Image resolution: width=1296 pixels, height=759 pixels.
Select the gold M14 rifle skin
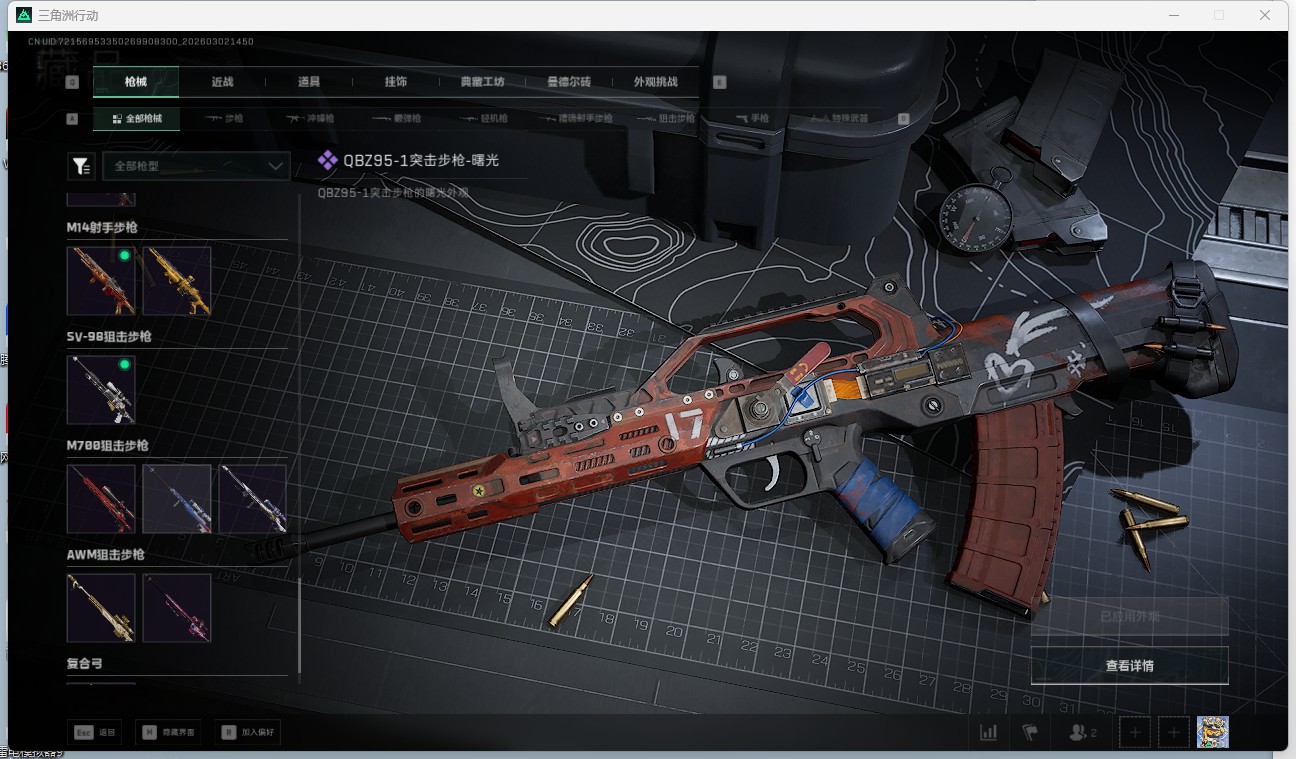click(x=177, y=281)
